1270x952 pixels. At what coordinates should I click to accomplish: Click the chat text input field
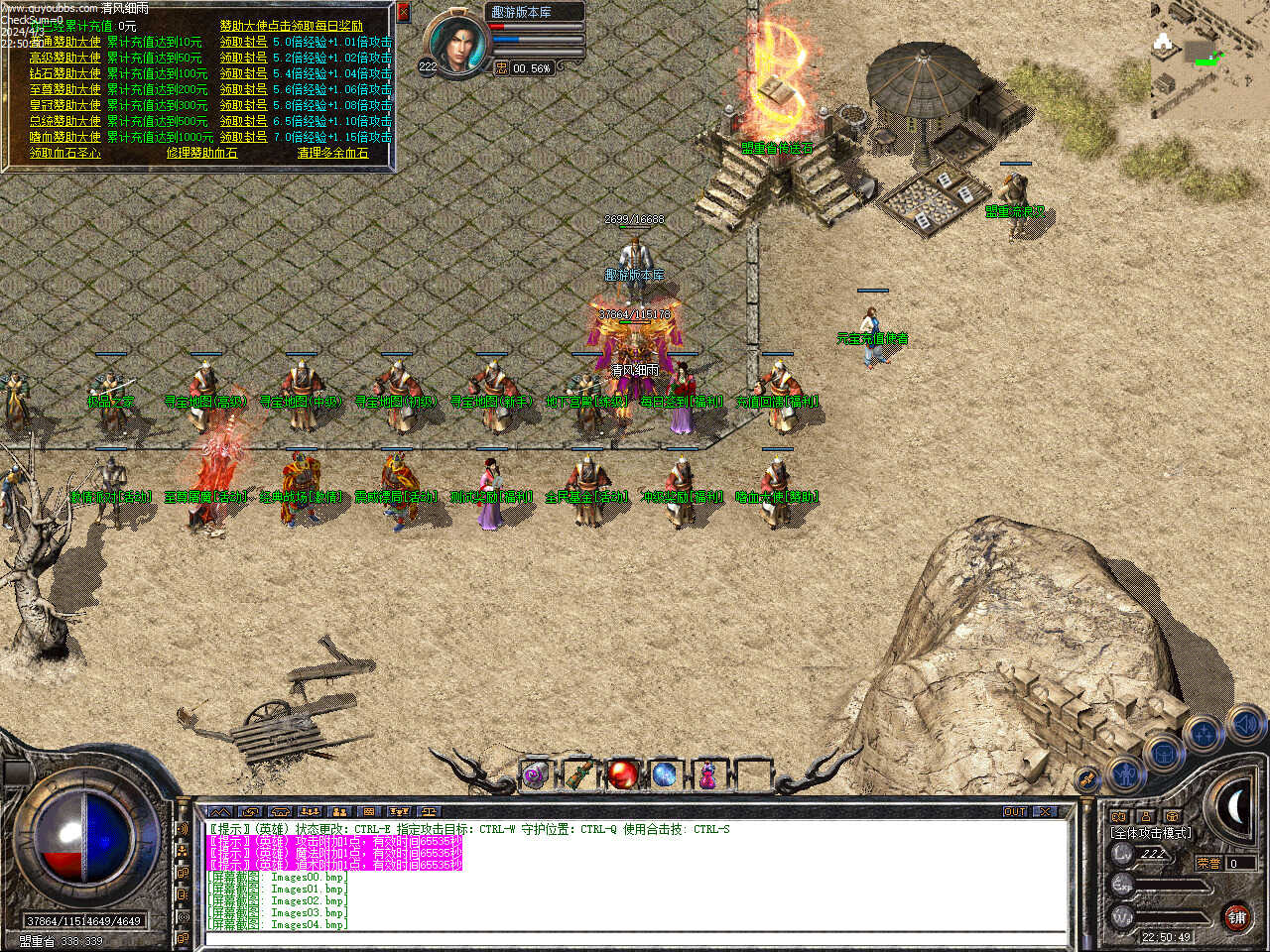tap(635, 938)
